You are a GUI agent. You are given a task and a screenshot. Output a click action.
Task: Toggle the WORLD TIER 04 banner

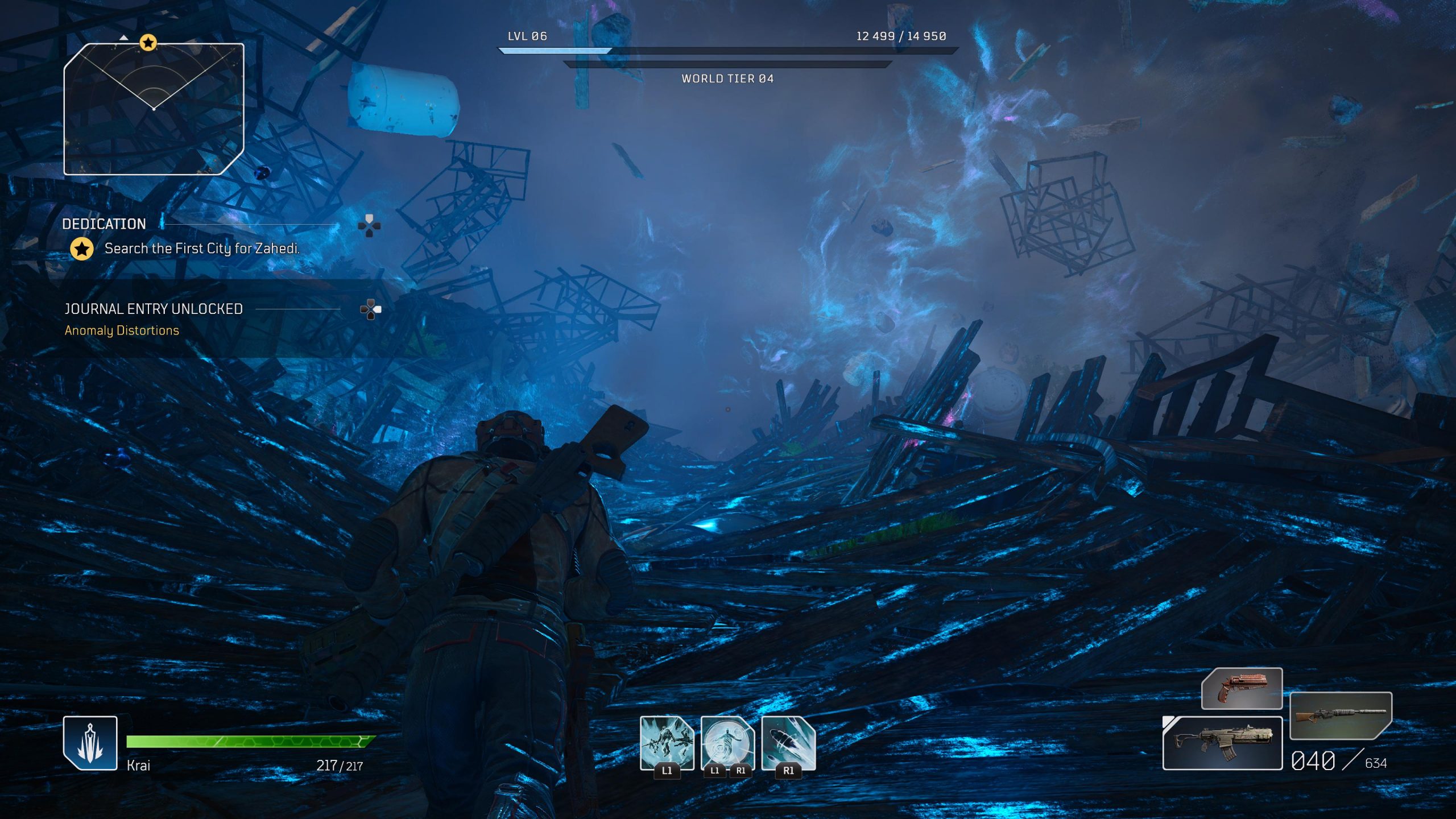tap(728, 80)
